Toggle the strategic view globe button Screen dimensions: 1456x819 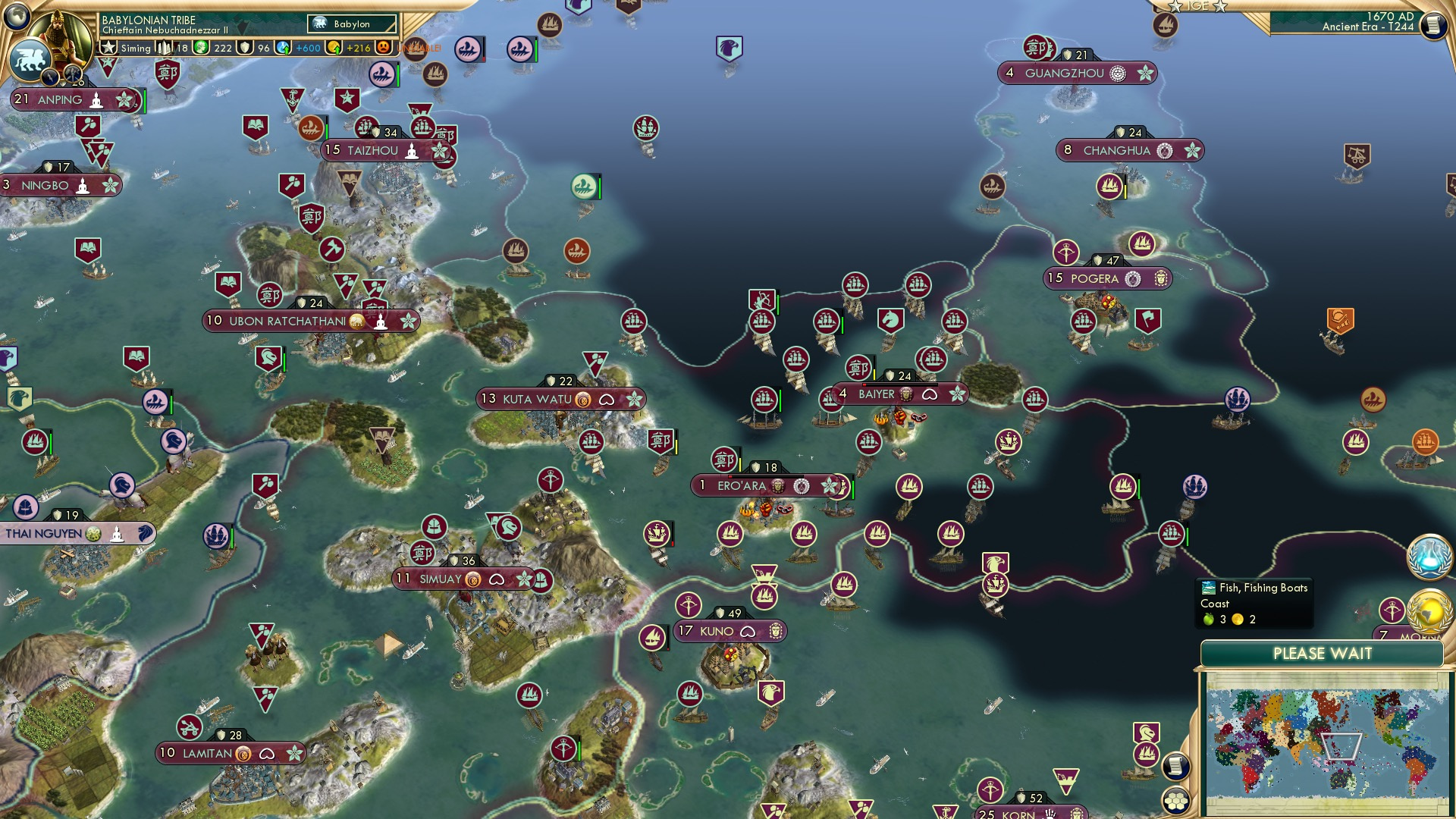tap(17, 14)
